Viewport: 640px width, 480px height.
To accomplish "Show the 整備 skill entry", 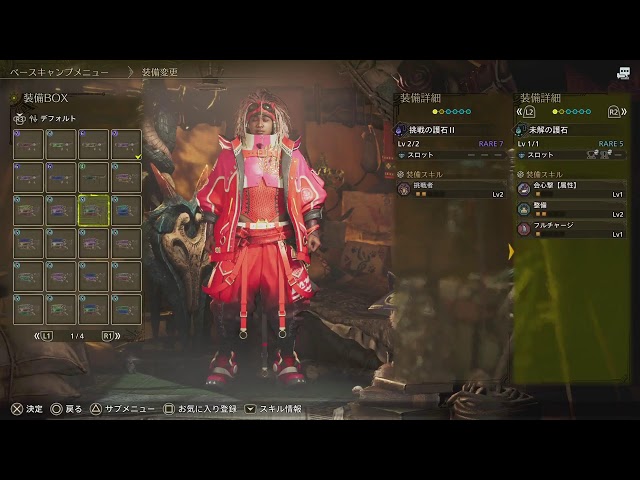I will click(570, 209).
